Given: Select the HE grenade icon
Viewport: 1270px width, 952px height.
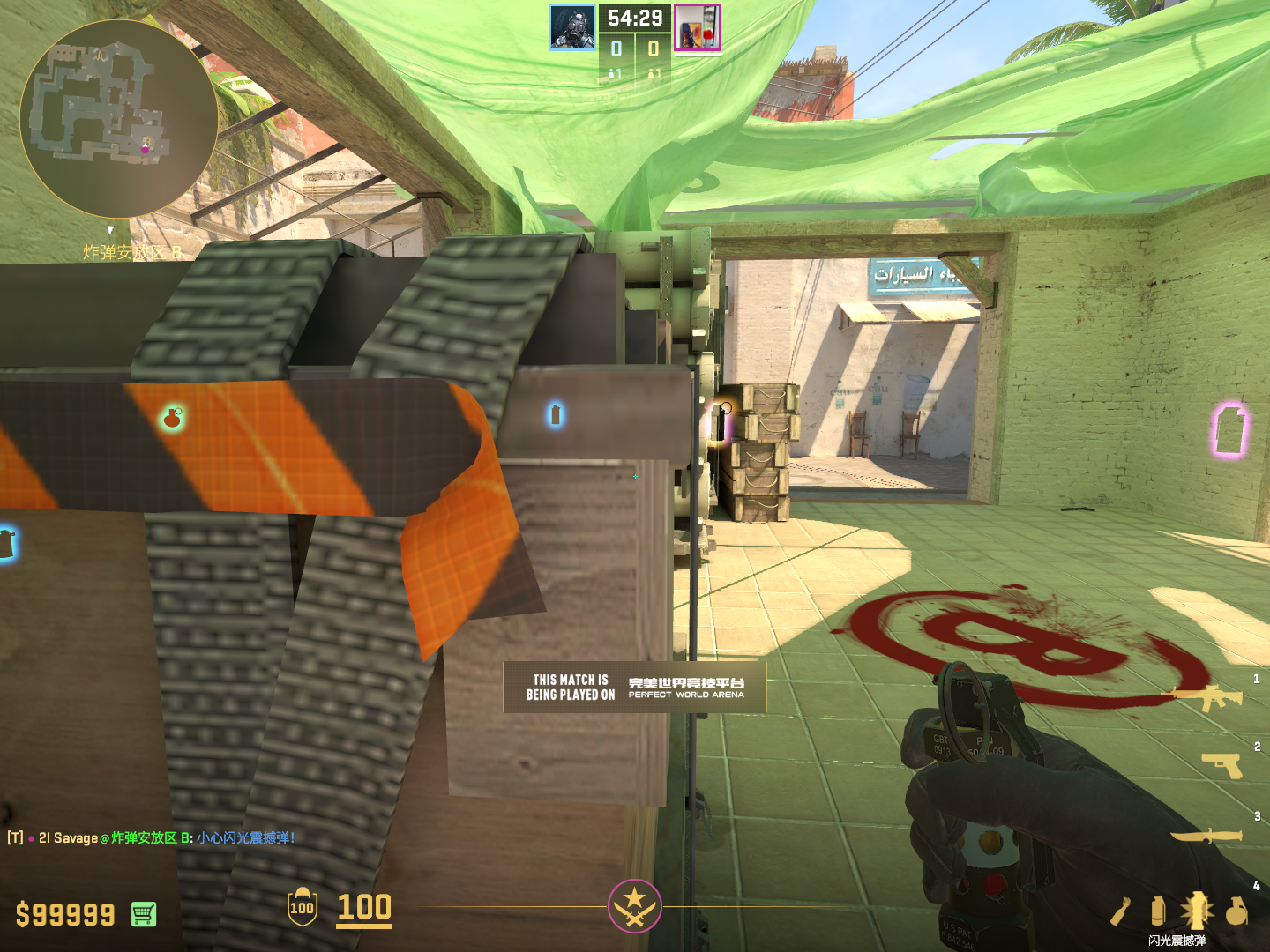Looking at the screenshot, I should pyautogui.click(x=1236, y=911).
